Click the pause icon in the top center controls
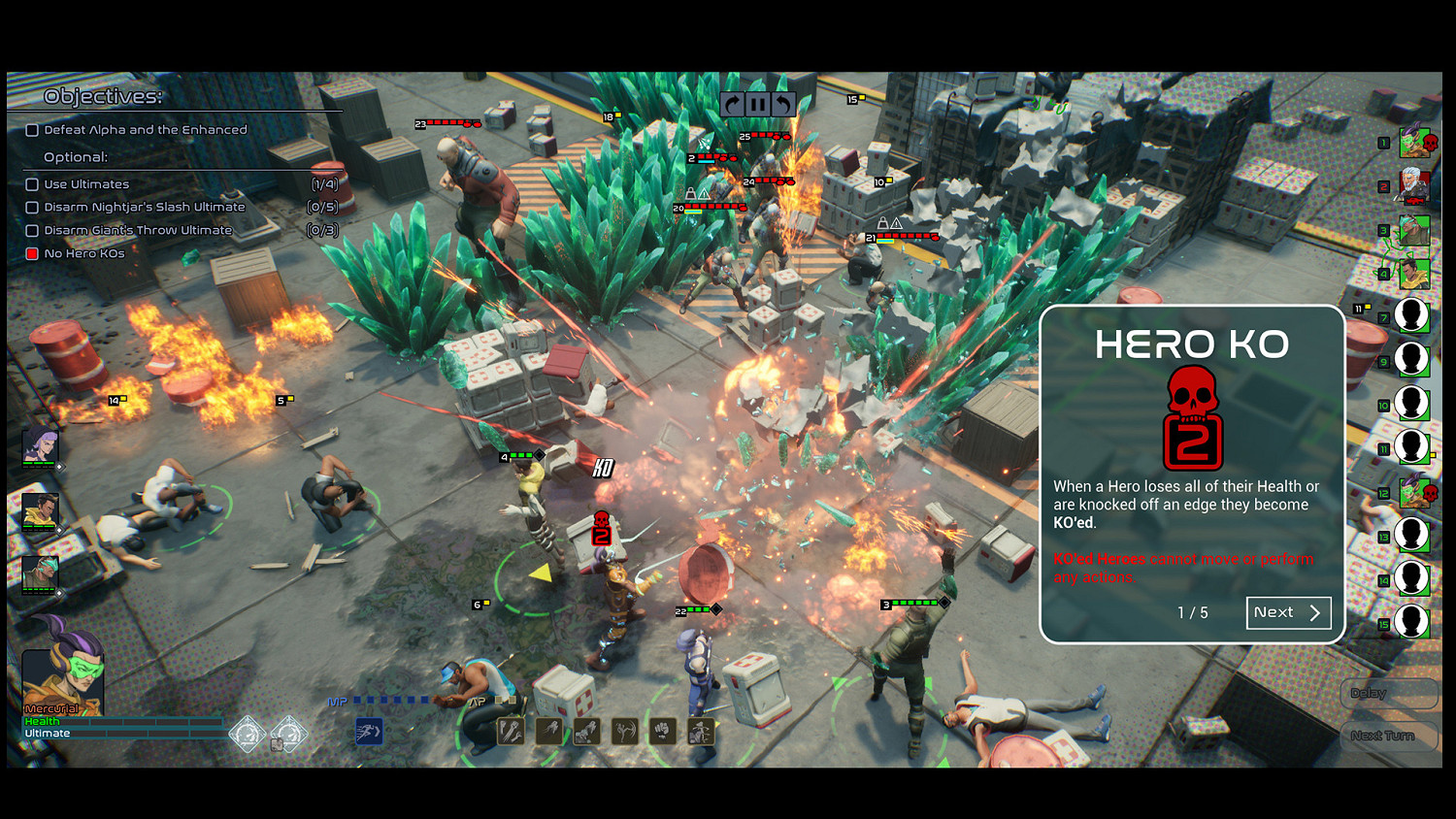Image resolution: width=1456 pixels, height=819 pixels. pos(758,104)
